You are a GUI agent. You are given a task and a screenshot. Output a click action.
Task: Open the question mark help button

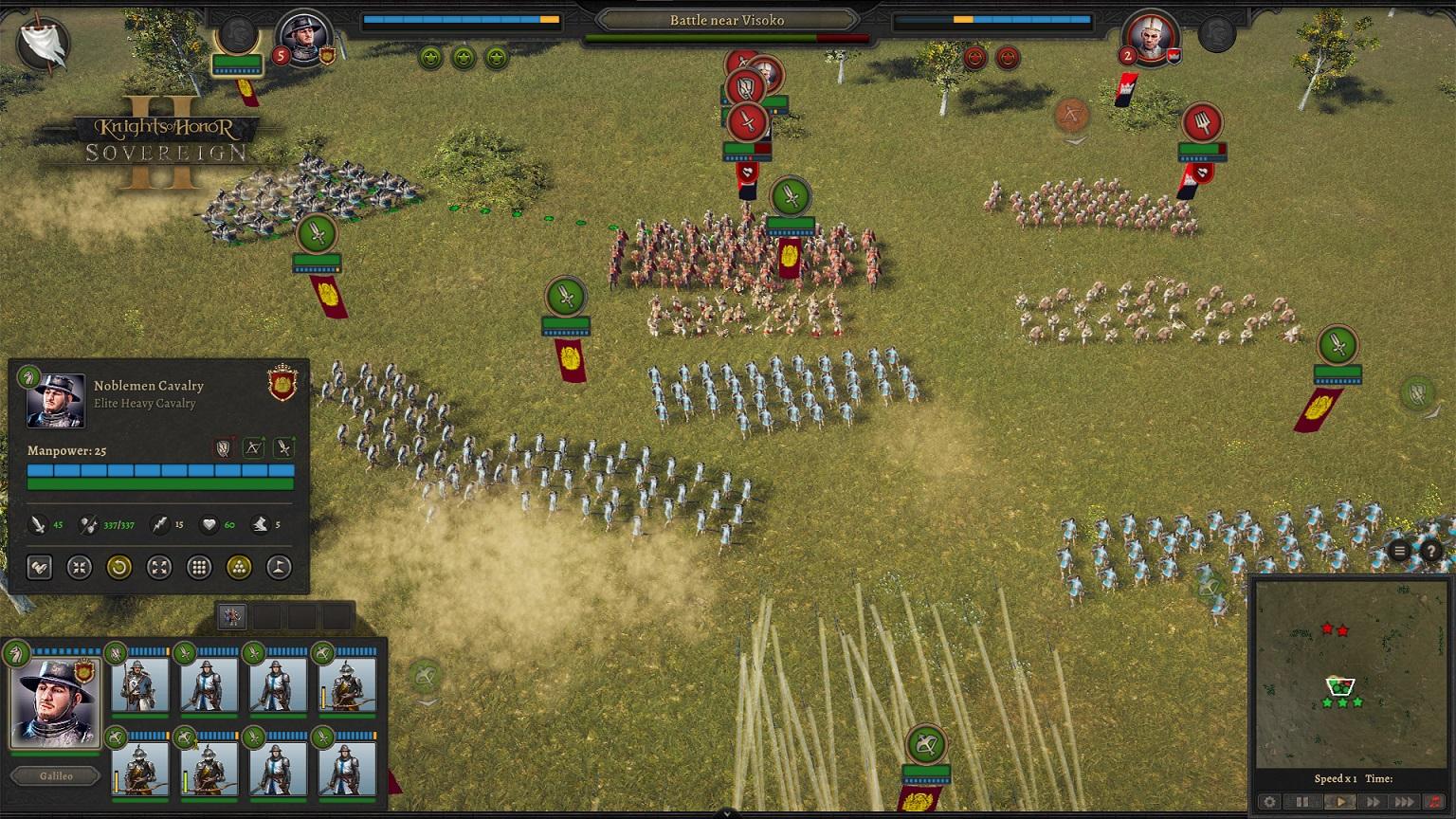[x=1430, y=551]
